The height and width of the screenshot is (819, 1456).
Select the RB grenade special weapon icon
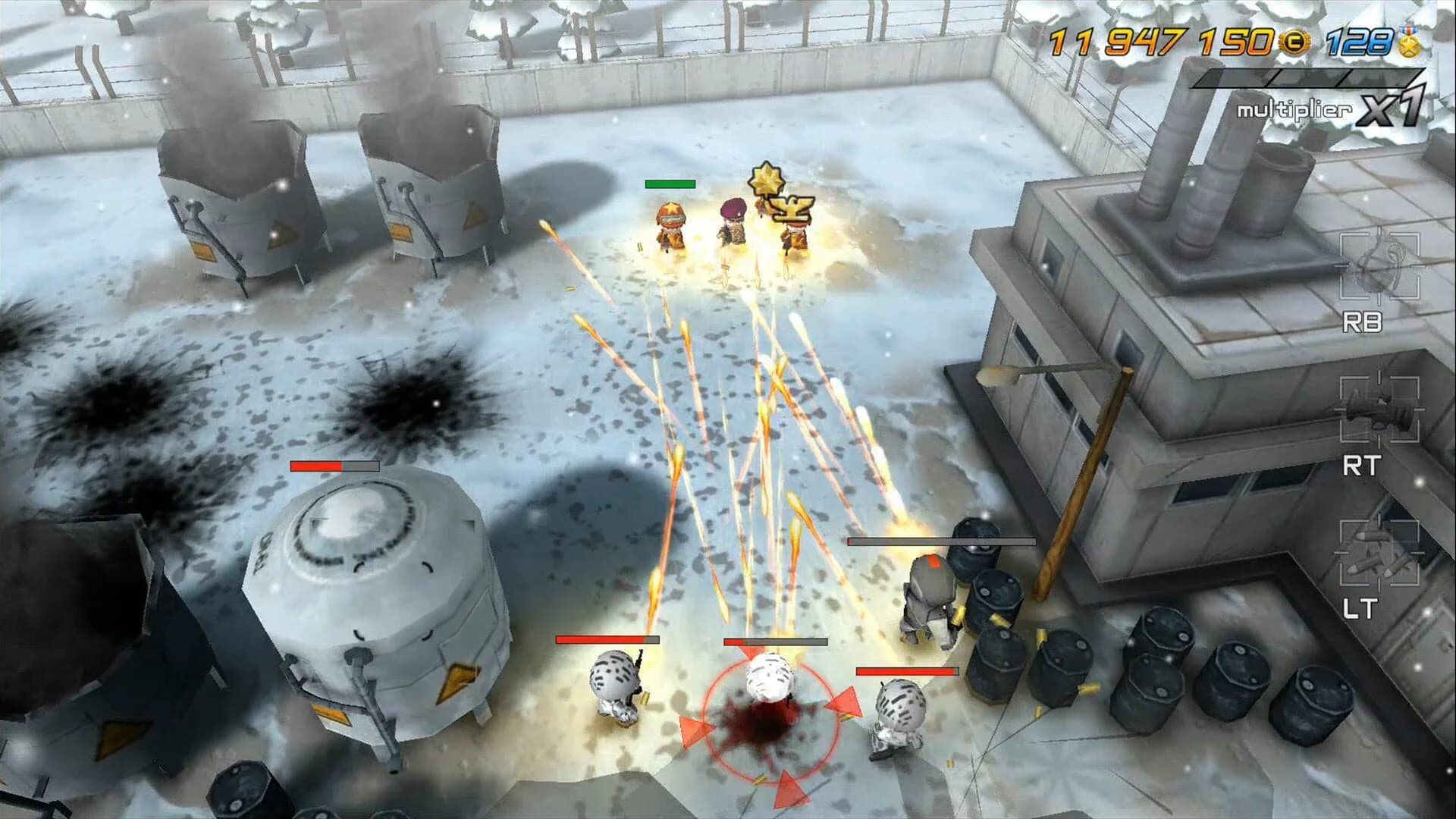1379,265
